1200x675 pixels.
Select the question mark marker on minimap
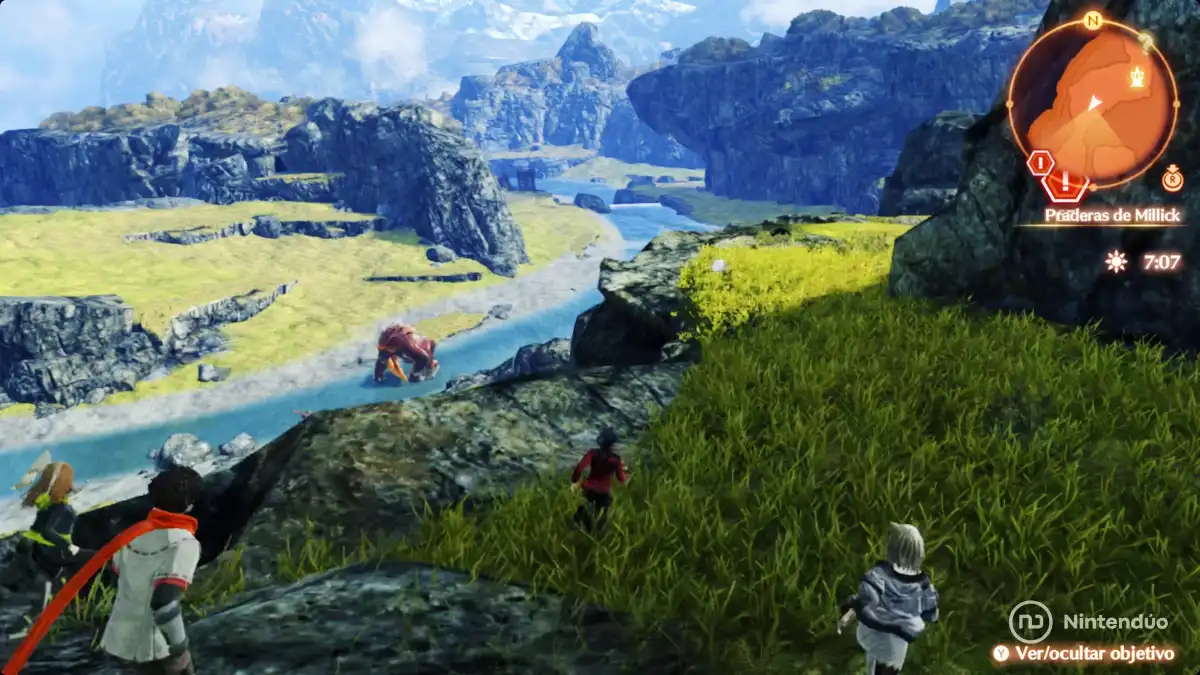[1147, 40]
